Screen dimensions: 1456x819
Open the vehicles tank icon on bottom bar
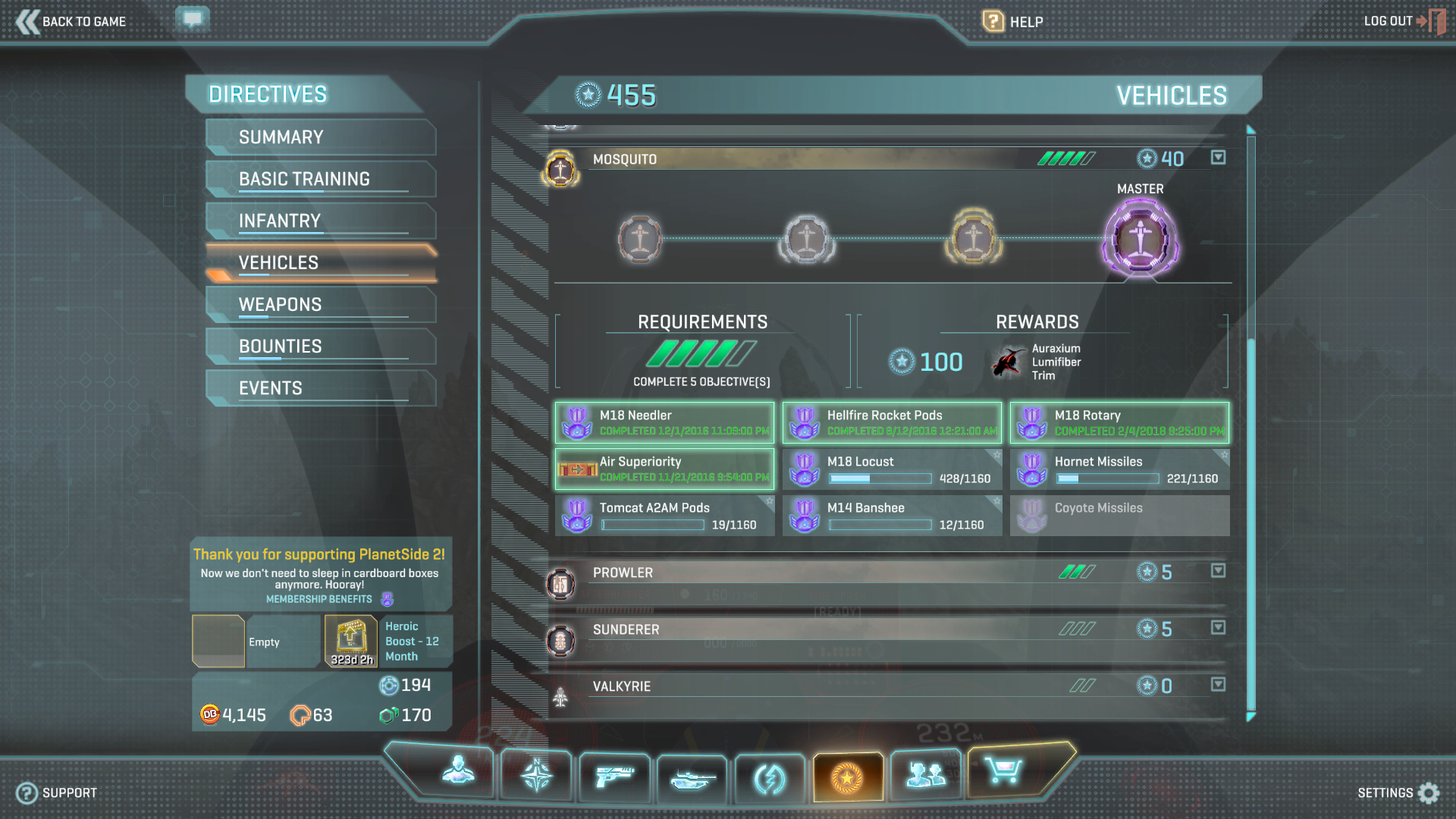pyautogui.click(x=692, y=775)
